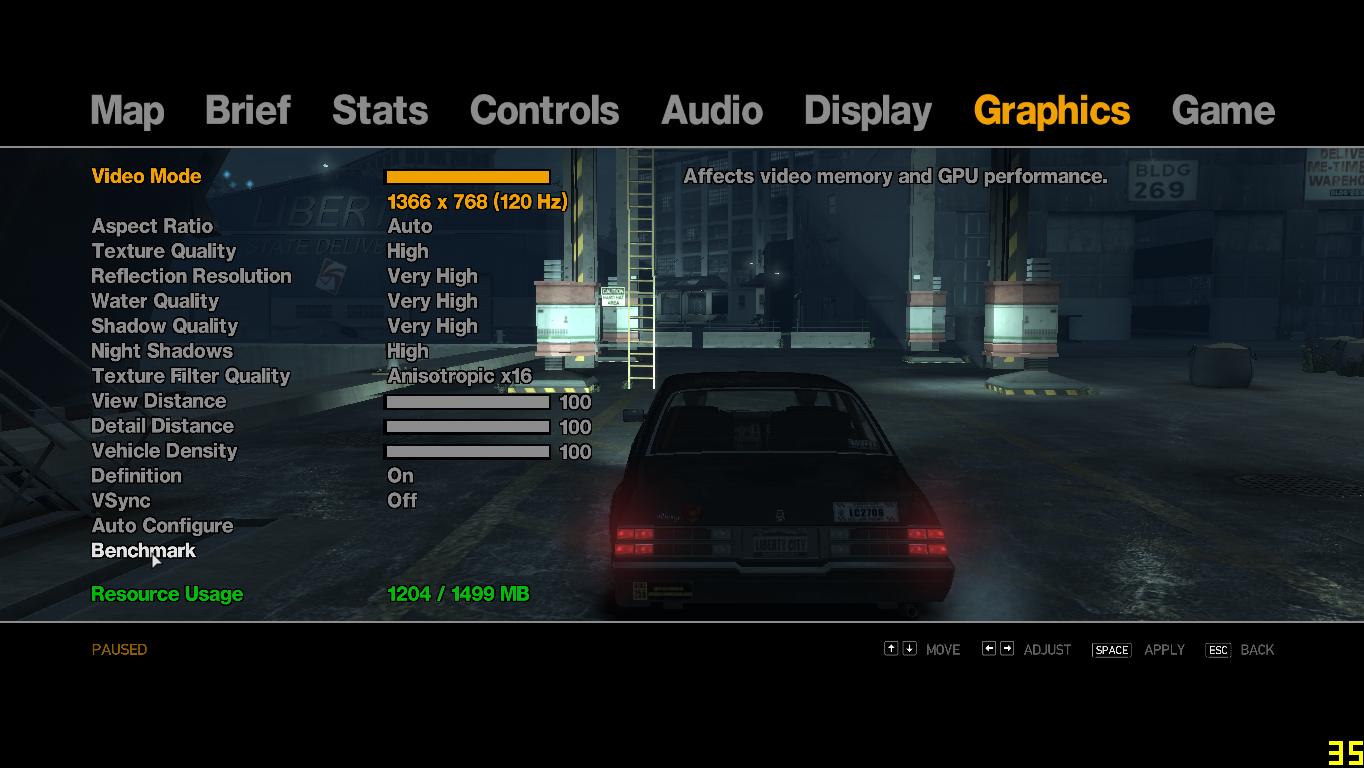1364x768 pixels.
Task: Select the Video Mode option
Action: (146, 177)
